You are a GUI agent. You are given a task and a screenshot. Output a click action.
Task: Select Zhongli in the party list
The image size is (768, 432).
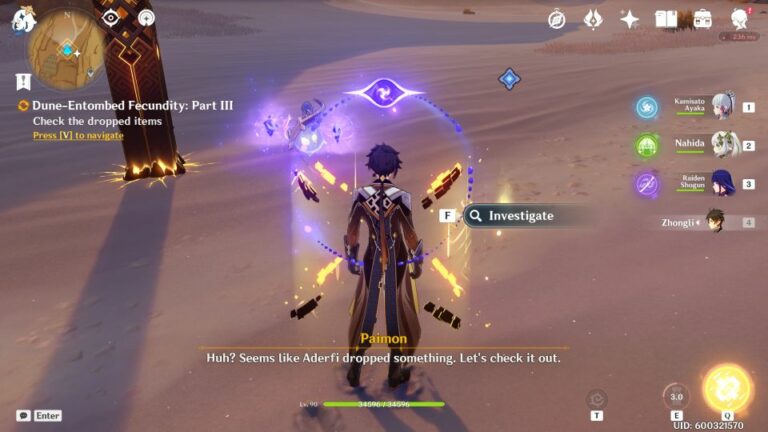click(x=714, y=221)
